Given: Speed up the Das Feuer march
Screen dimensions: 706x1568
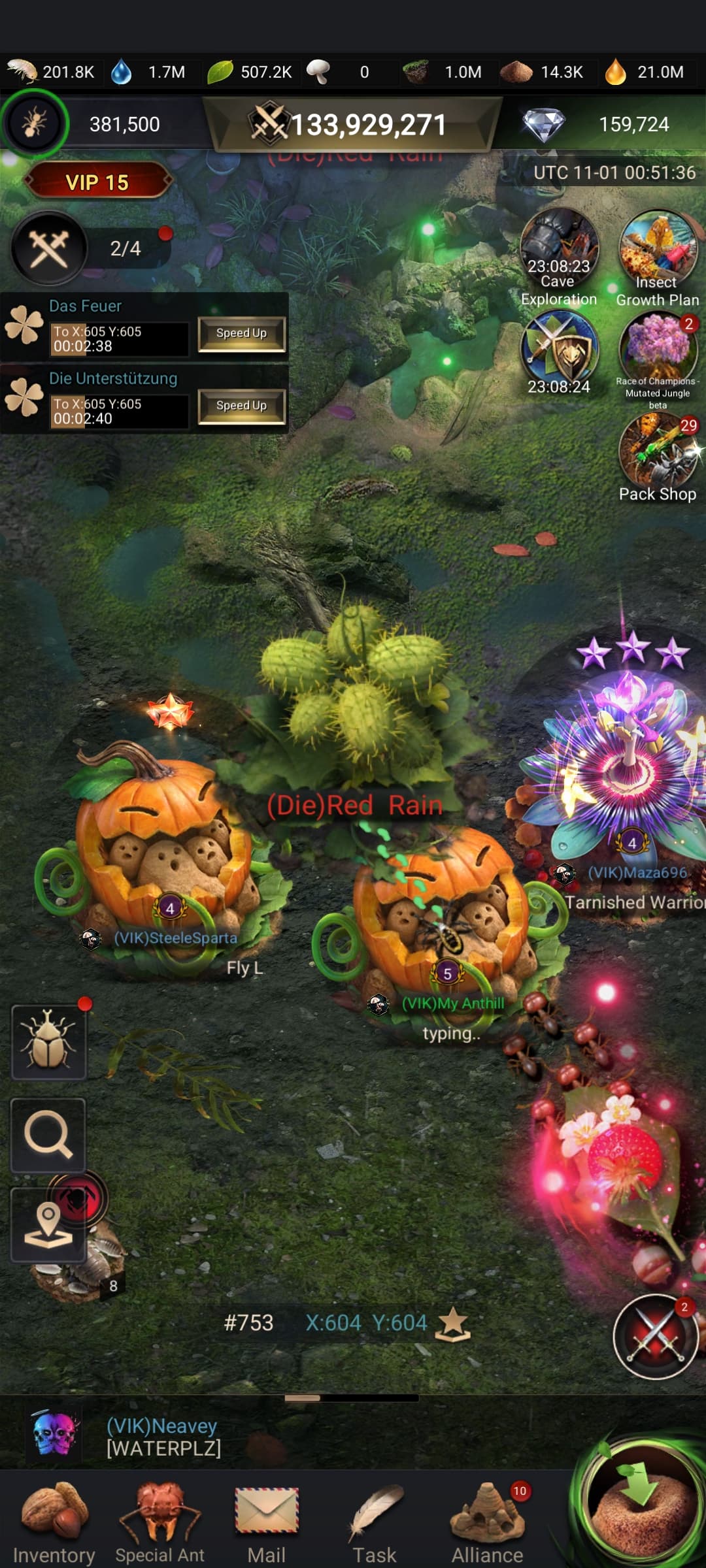Looking at the screenshot, I should coord(241,334).
